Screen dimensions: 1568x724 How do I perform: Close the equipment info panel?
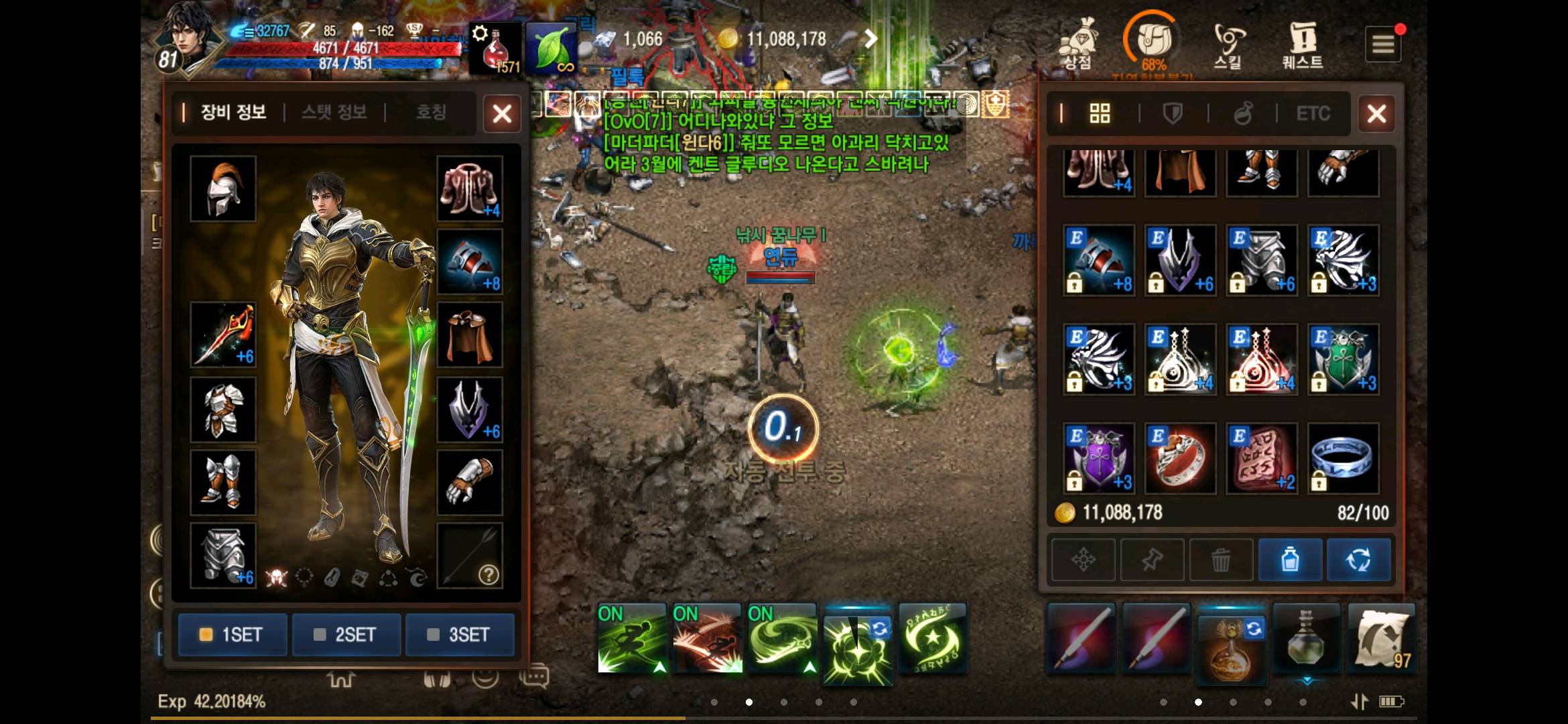coord(502,114)
